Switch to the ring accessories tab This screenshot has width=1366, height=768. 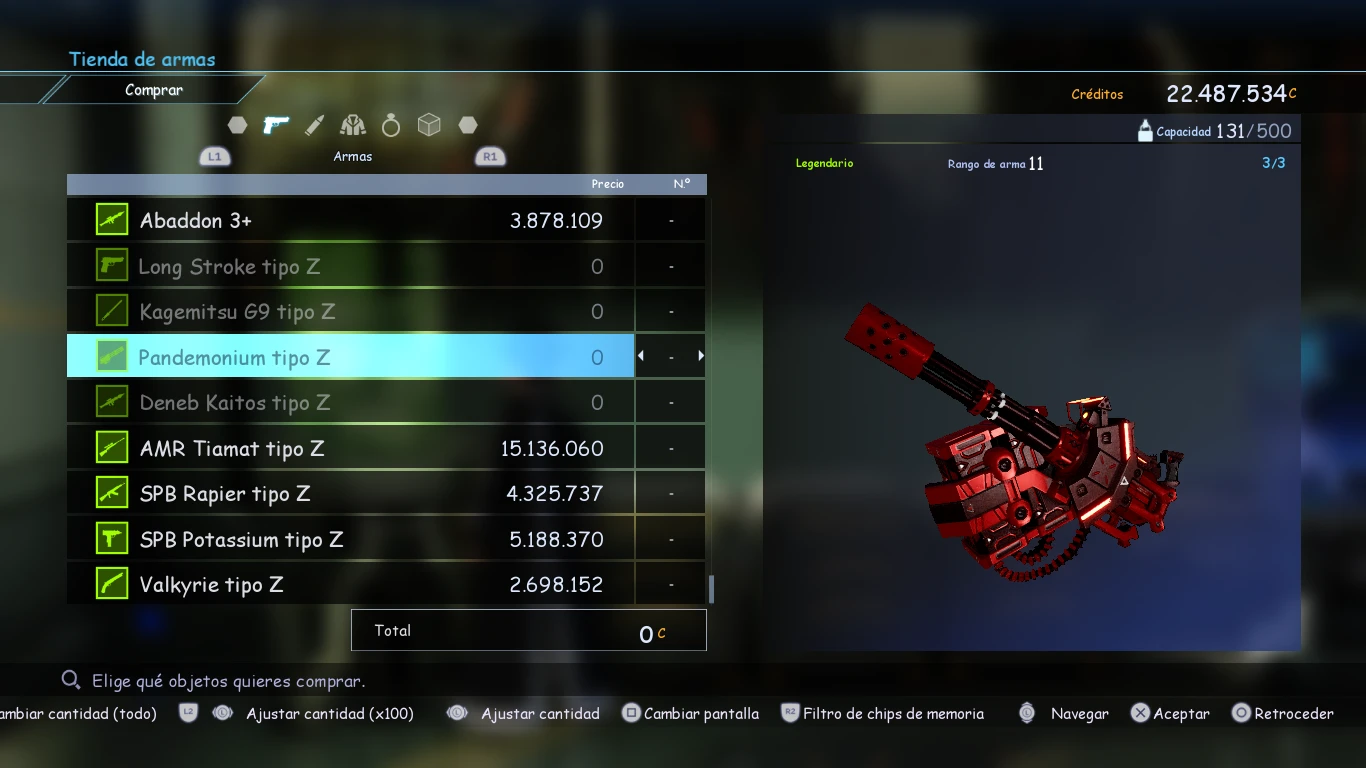coord(391,125)
